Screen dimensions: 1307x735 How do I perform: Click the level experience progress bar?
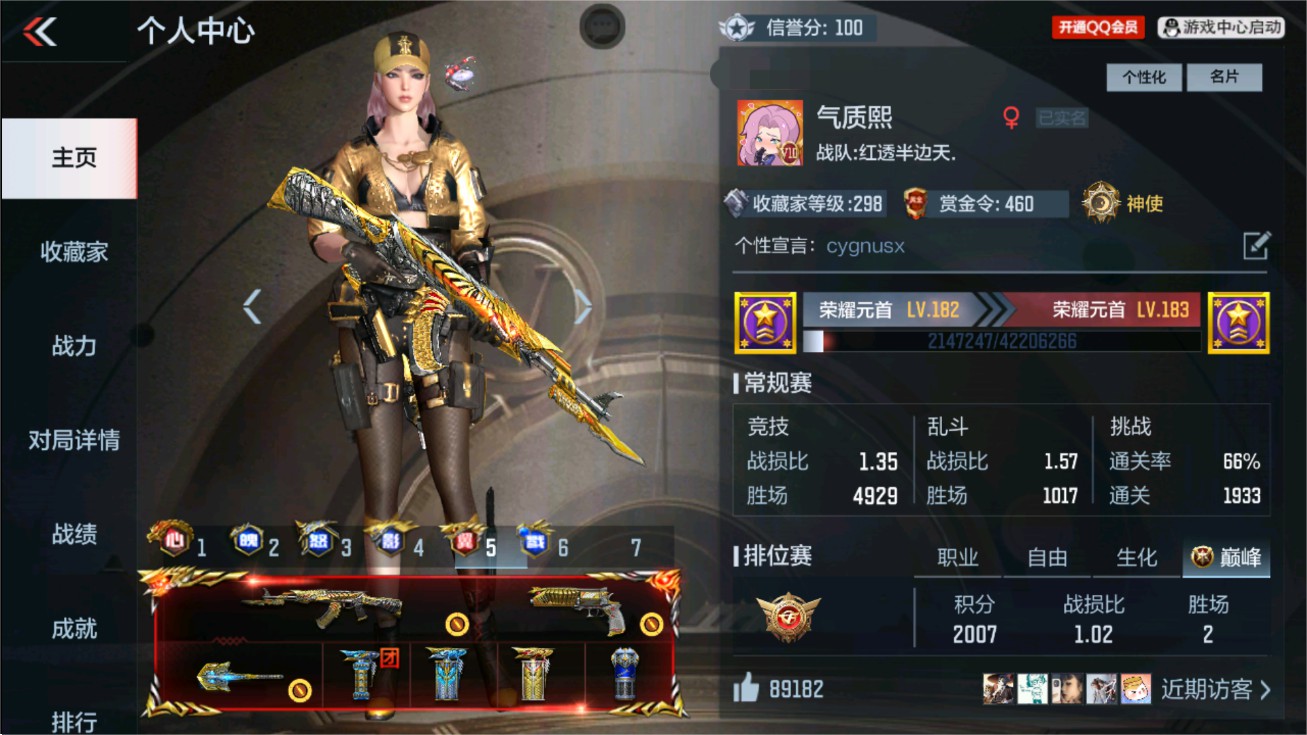click(x=1000, y=342)
